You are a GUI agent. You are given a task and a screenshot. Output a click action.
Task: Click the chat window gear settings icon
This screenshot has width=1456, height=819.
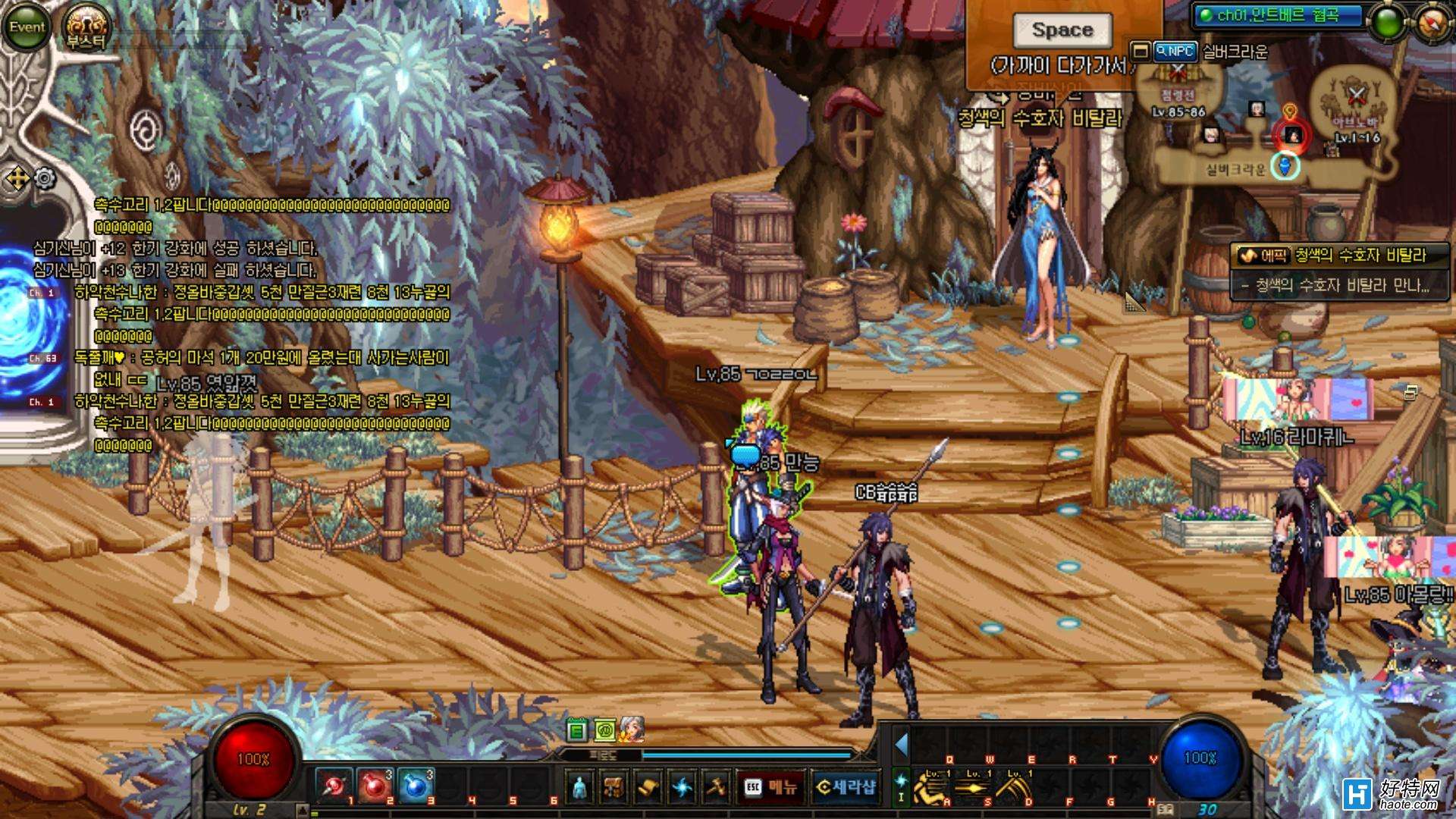point(45,179)
